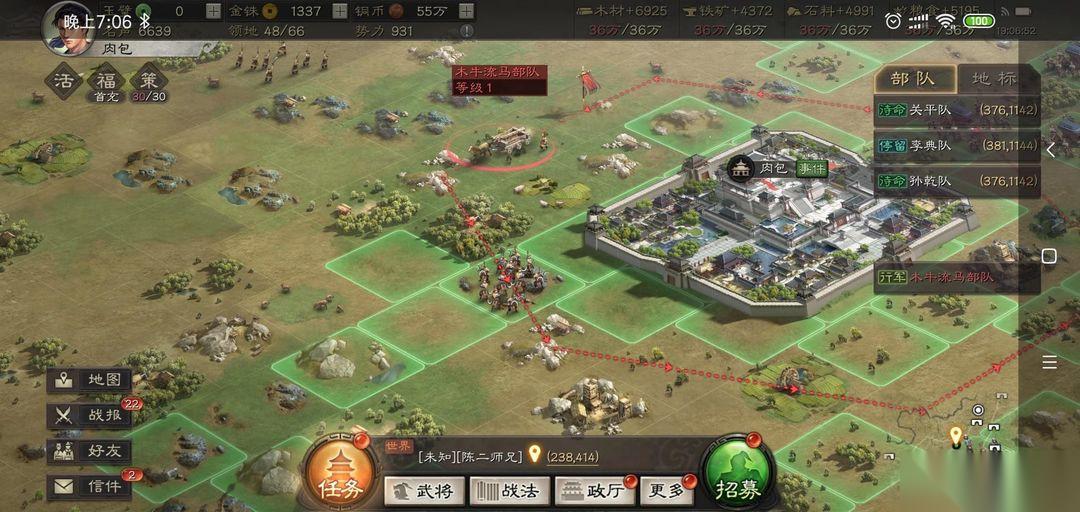The height and width of the screenshot is (512, 1080).
Task: Switch to the 地标 (Landmarks) tab
Action: [x=993, y=79]
